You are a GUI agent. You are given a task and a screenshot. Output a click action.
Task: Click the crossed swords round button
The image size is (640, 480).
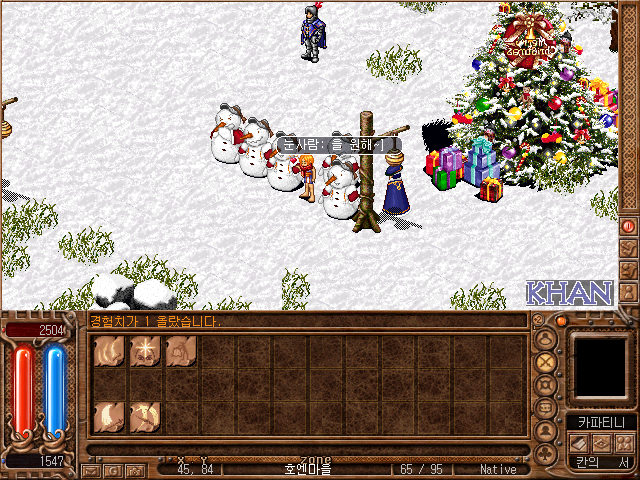[x=546, y=362]
